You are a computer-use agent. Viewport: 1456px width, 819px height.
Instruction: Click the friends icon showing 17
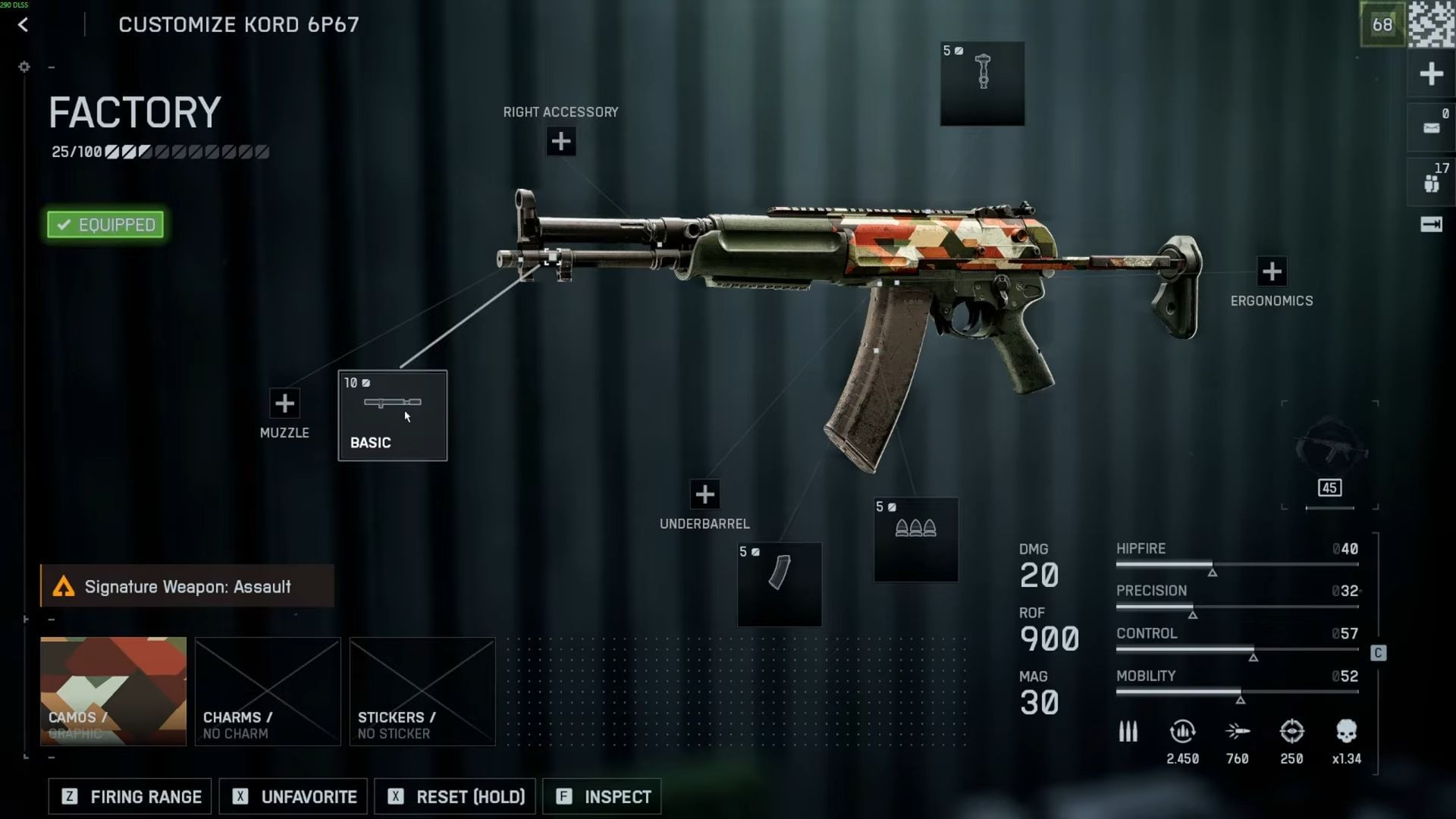tap(1431, 180)
